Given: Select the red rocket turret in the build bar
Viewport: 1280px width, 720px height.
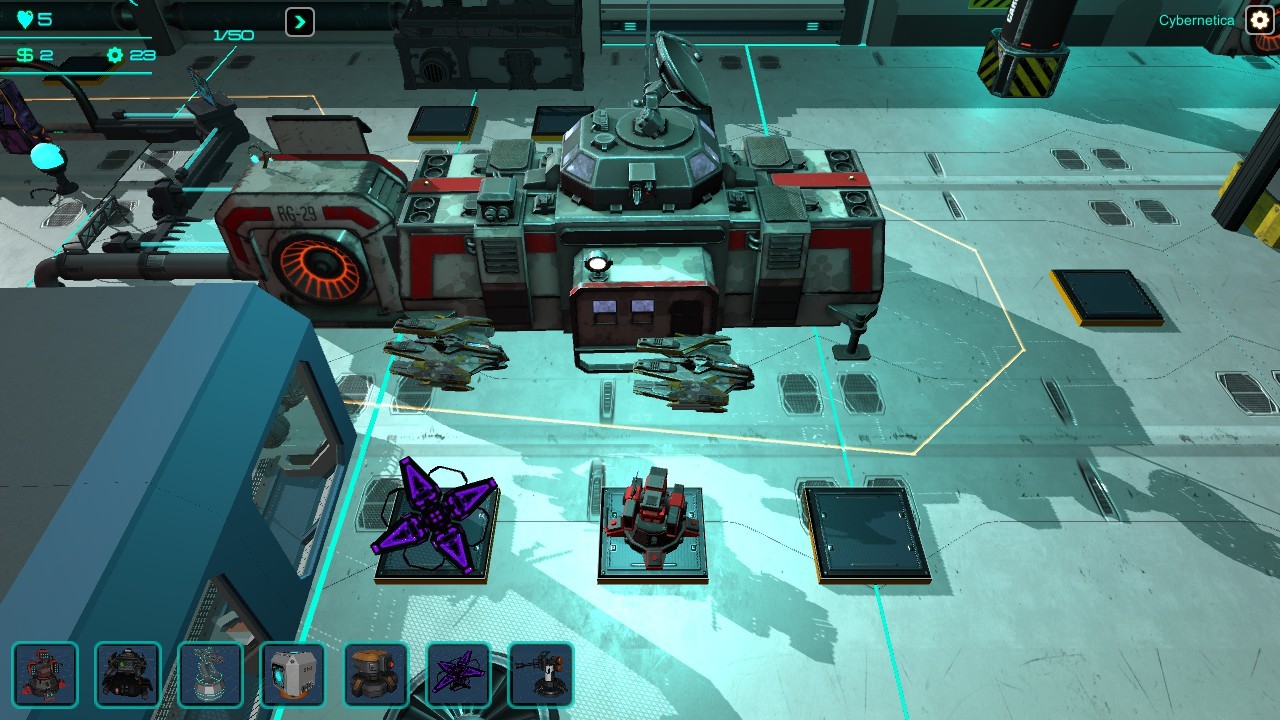Looking at the screenshot, I should tap(45, 675).
